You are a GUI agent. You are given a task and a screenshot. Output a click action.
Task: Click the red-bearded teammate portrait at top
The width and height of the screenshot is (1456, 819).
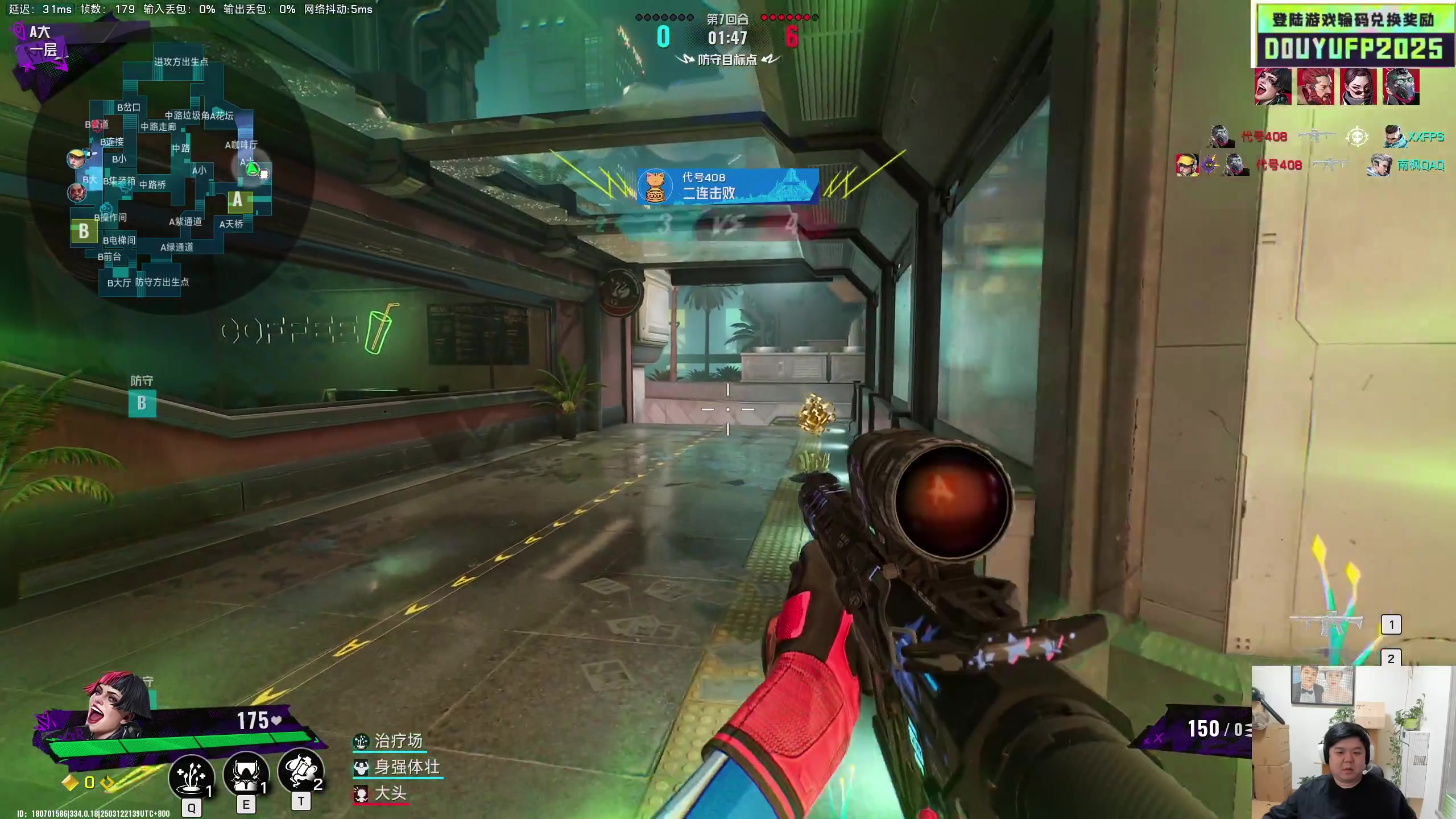click(1316, 87)
